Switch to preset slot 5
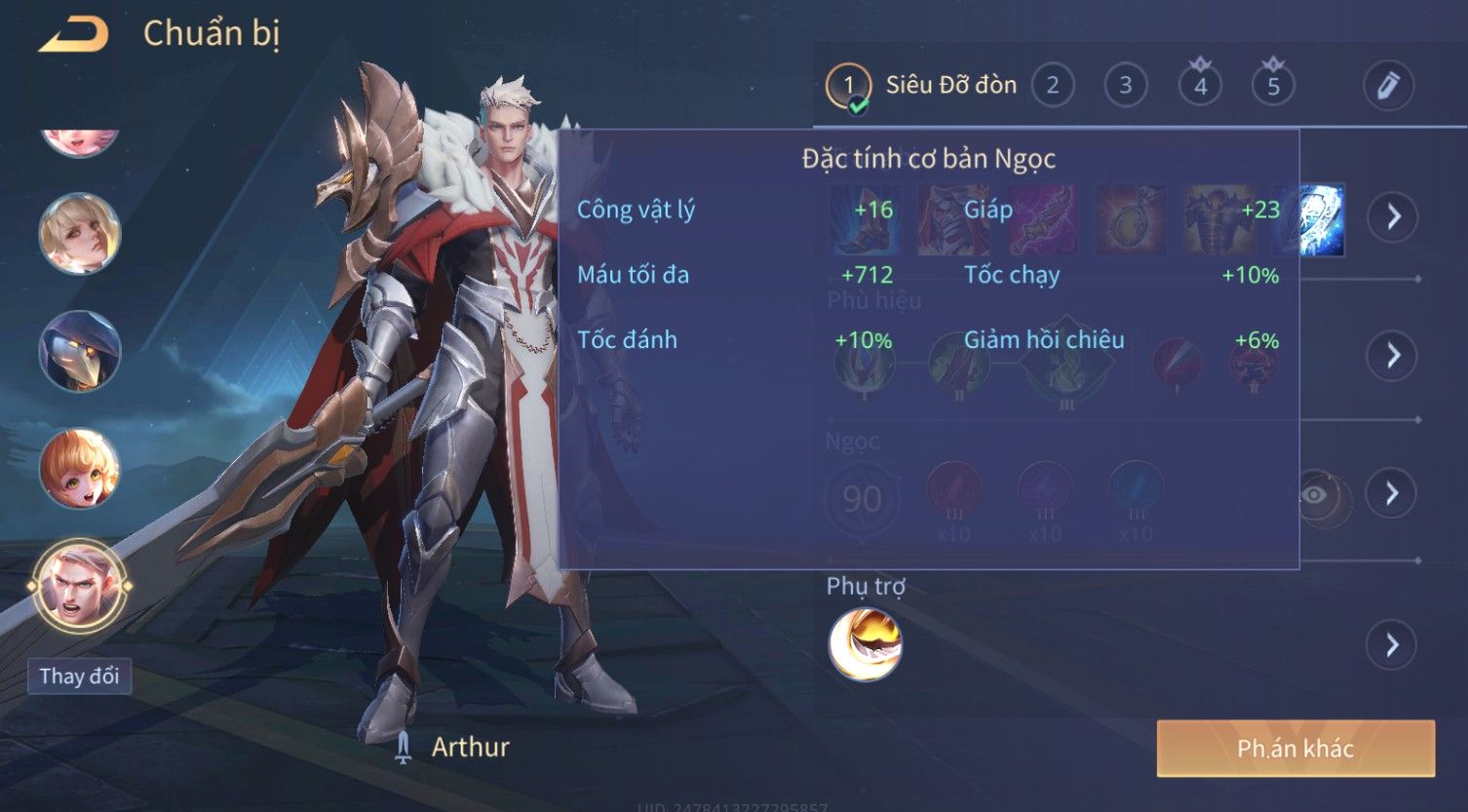1468x812 pixels. click(1273, 86)
